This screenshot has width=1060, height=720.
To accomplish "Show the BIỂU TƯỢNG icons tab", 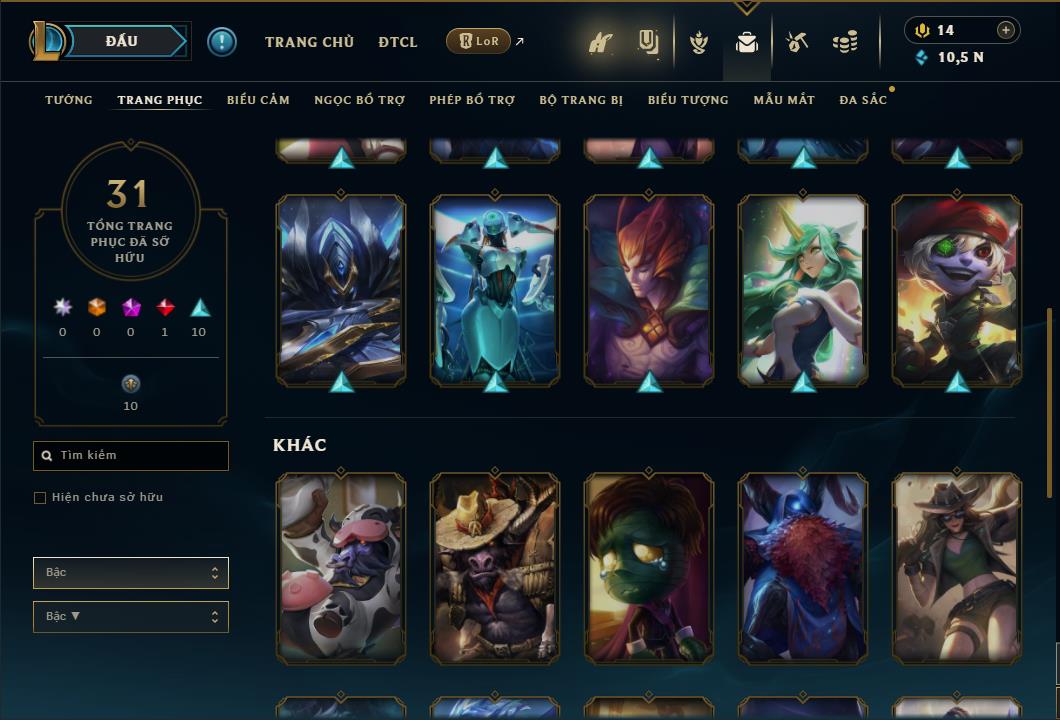I will pos(688,100).
